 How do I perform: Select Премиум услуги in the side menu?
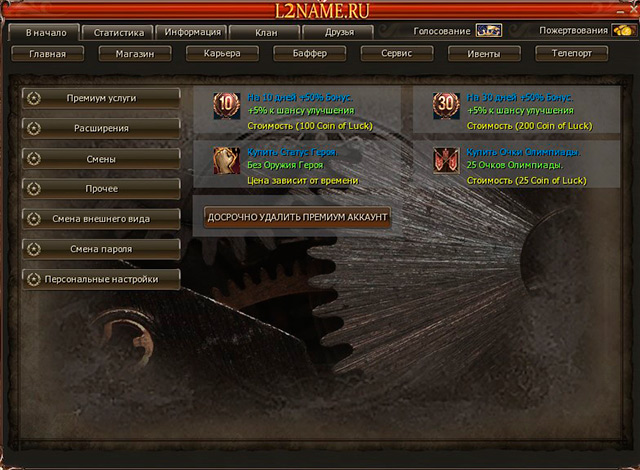101,98
